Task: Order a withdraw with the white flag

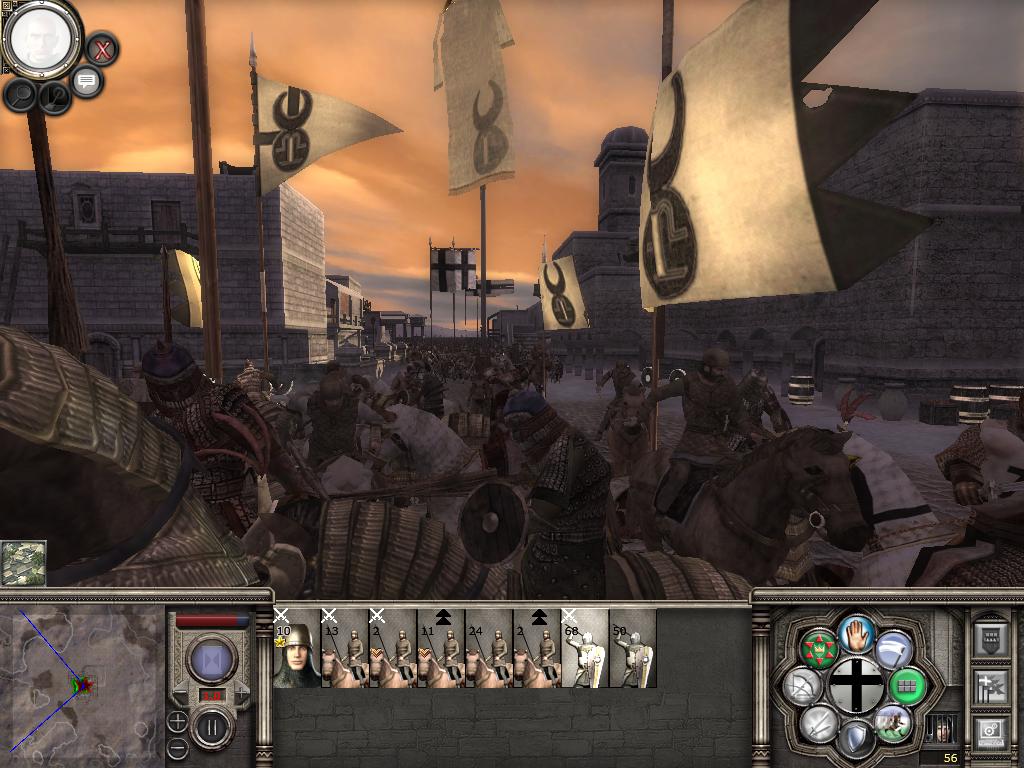Action: pyautogui.click(x=893, y=649)
